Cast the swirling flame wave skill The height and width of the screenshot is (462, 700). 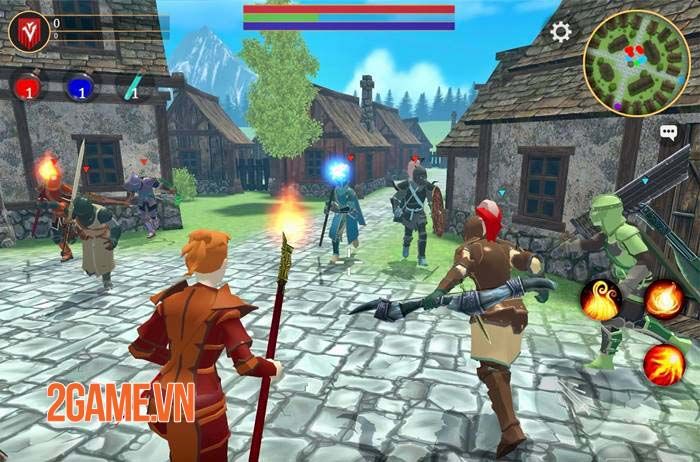coord(600,300)
